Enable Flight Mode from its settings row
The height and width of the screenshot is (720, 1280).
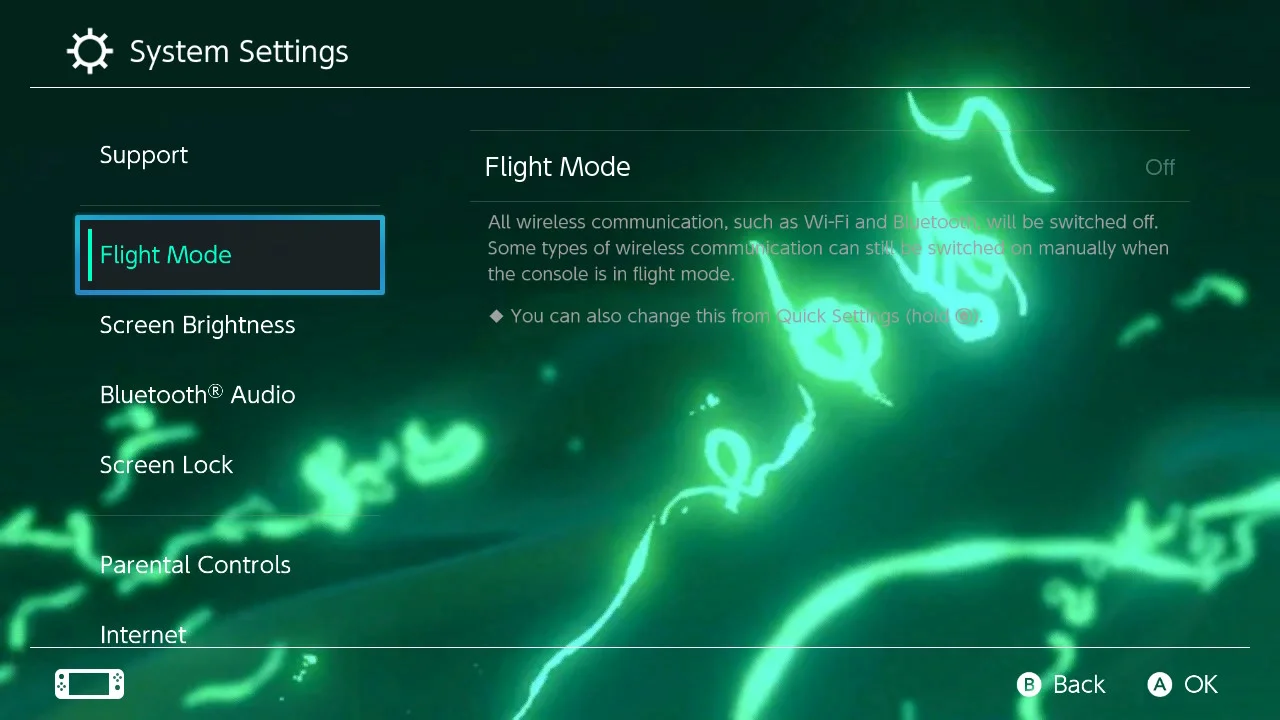pos(830,167)
